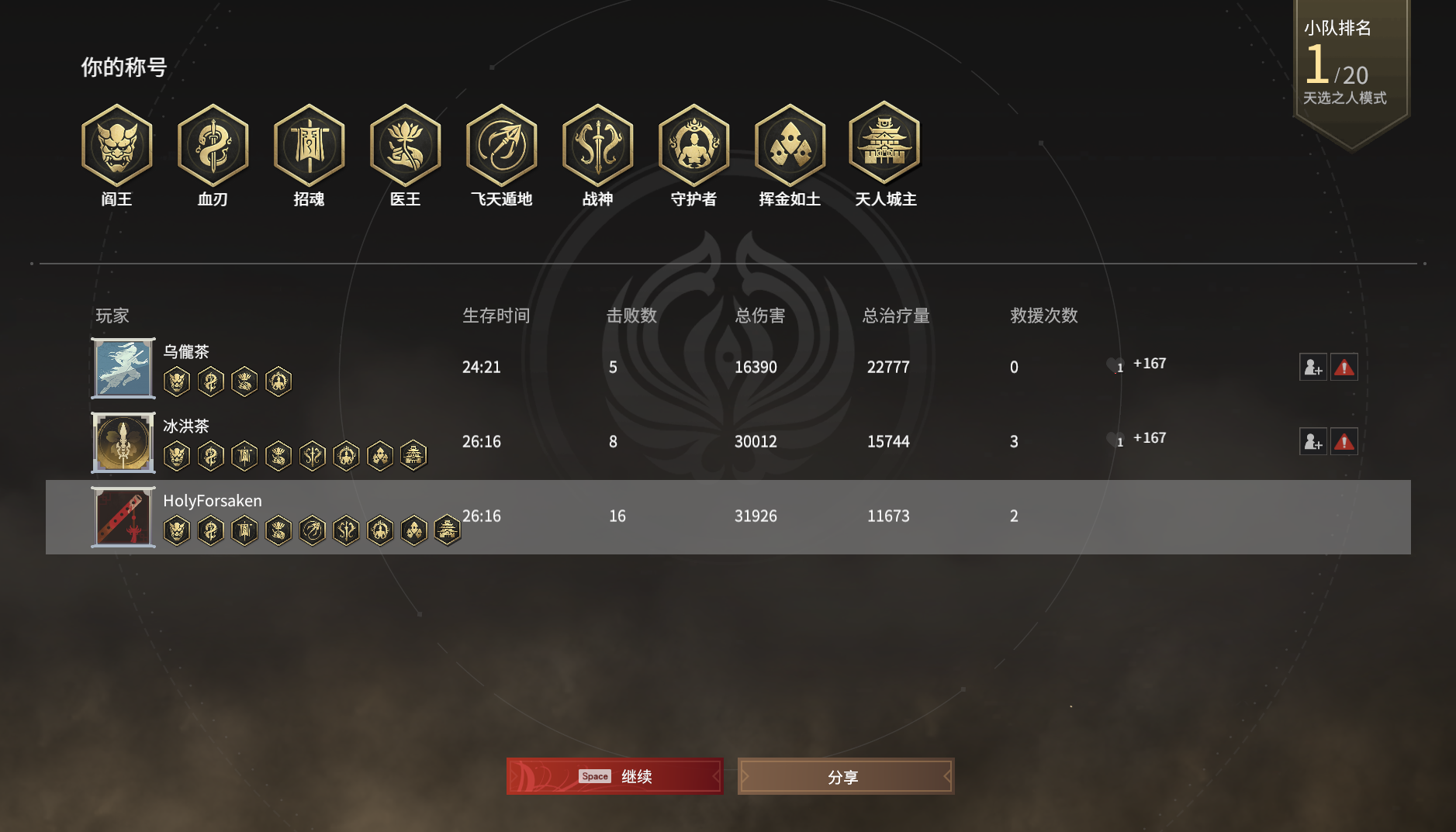This screenshot has width=1456, height=832.
Task: Choose the 守护者 title badge
Action: [693, 146]
